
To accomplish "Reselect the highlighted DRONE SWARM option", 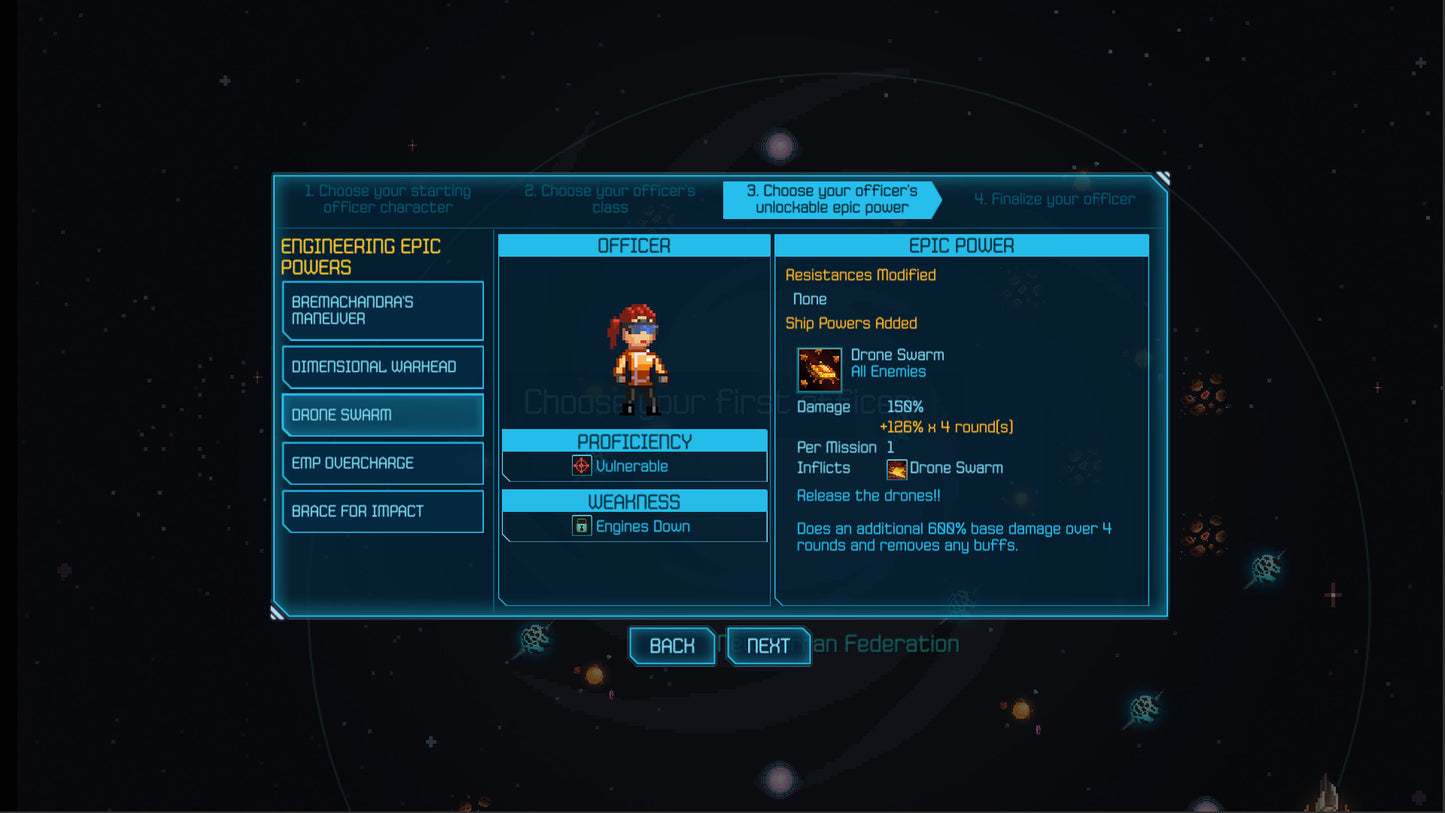I will [383, 414].
